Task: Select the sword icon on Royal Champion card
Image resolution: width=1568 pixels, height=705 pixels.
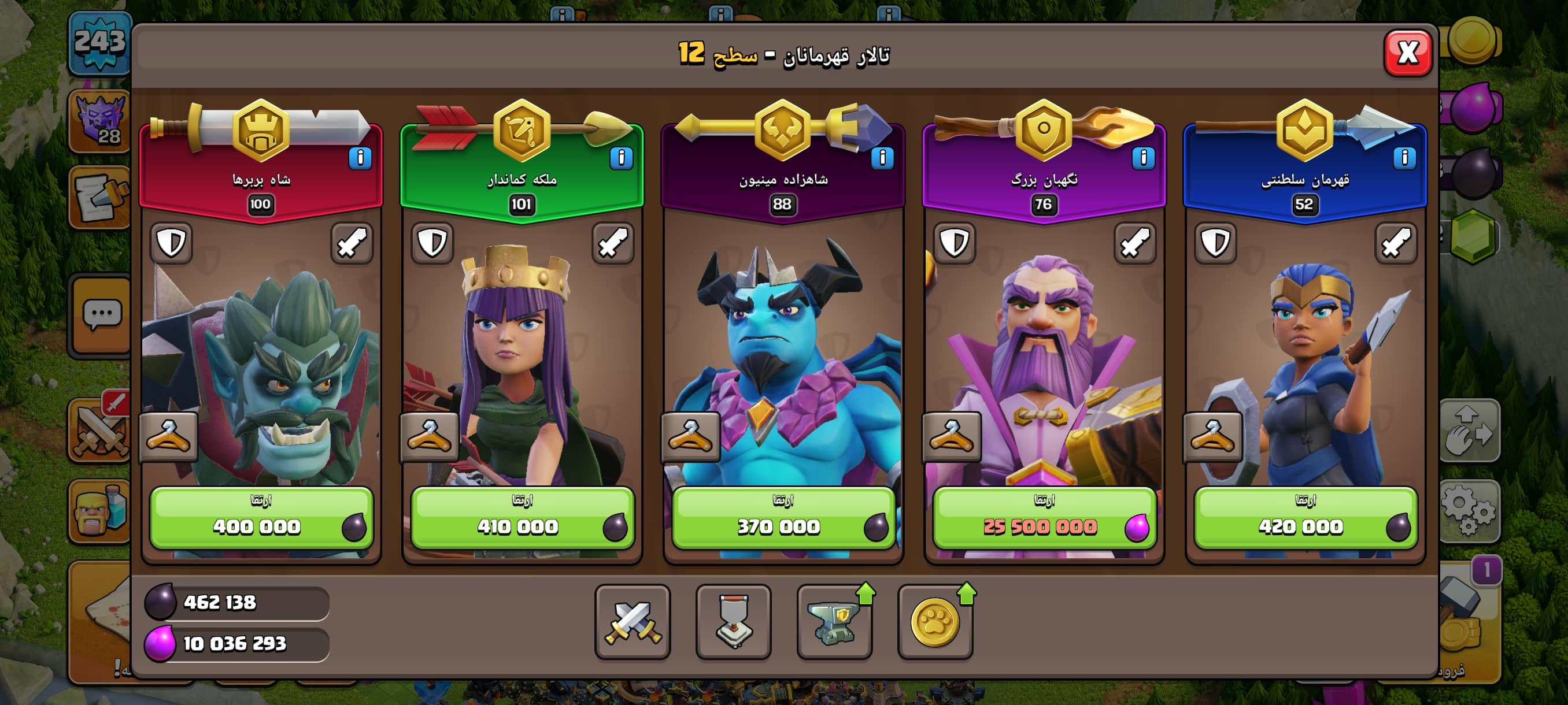Action: coord(1396,243)
